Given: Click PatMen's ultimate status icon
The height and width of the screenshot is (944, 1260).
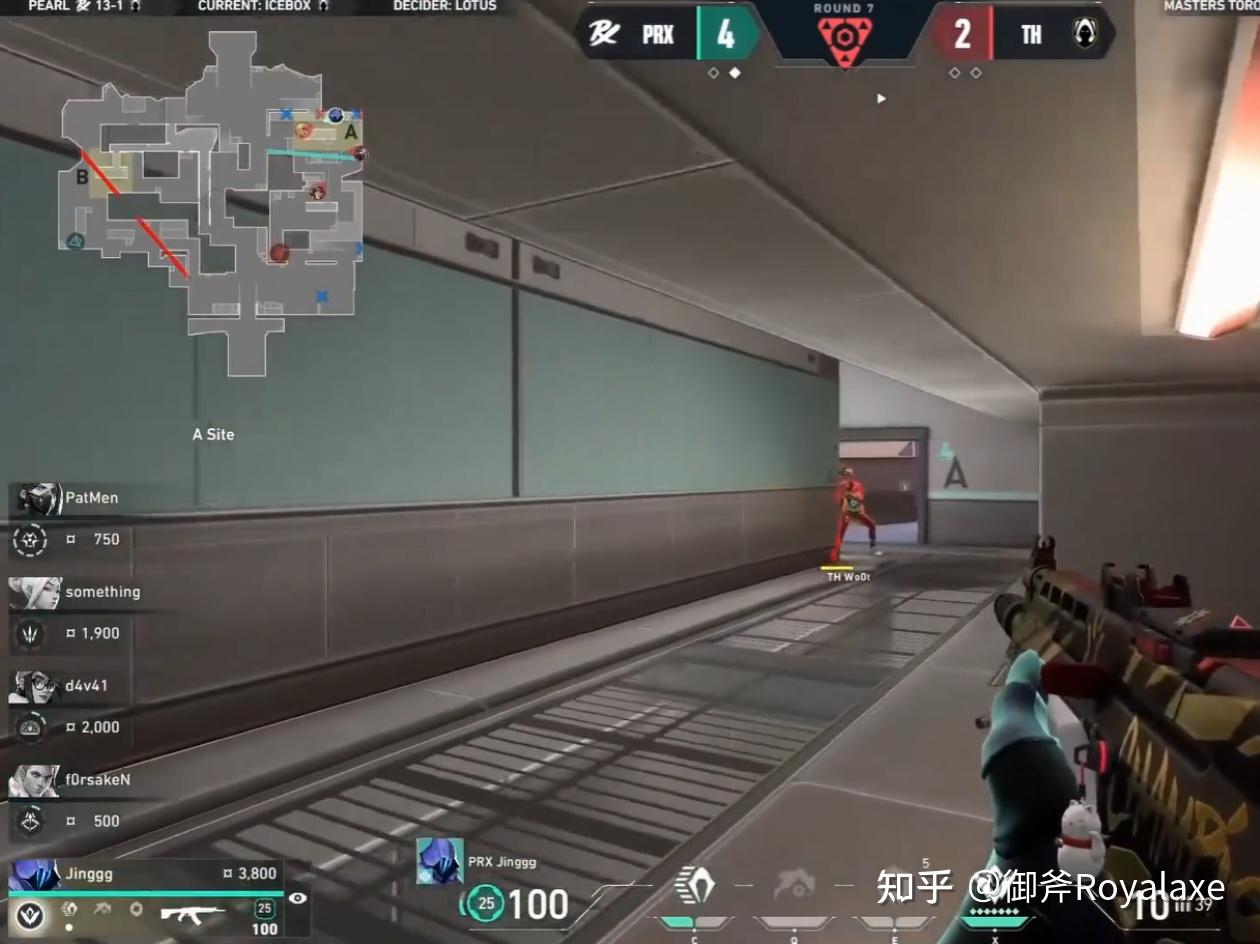Looking at the screenshot, I should pyautogui.click(x=30, y=540).
